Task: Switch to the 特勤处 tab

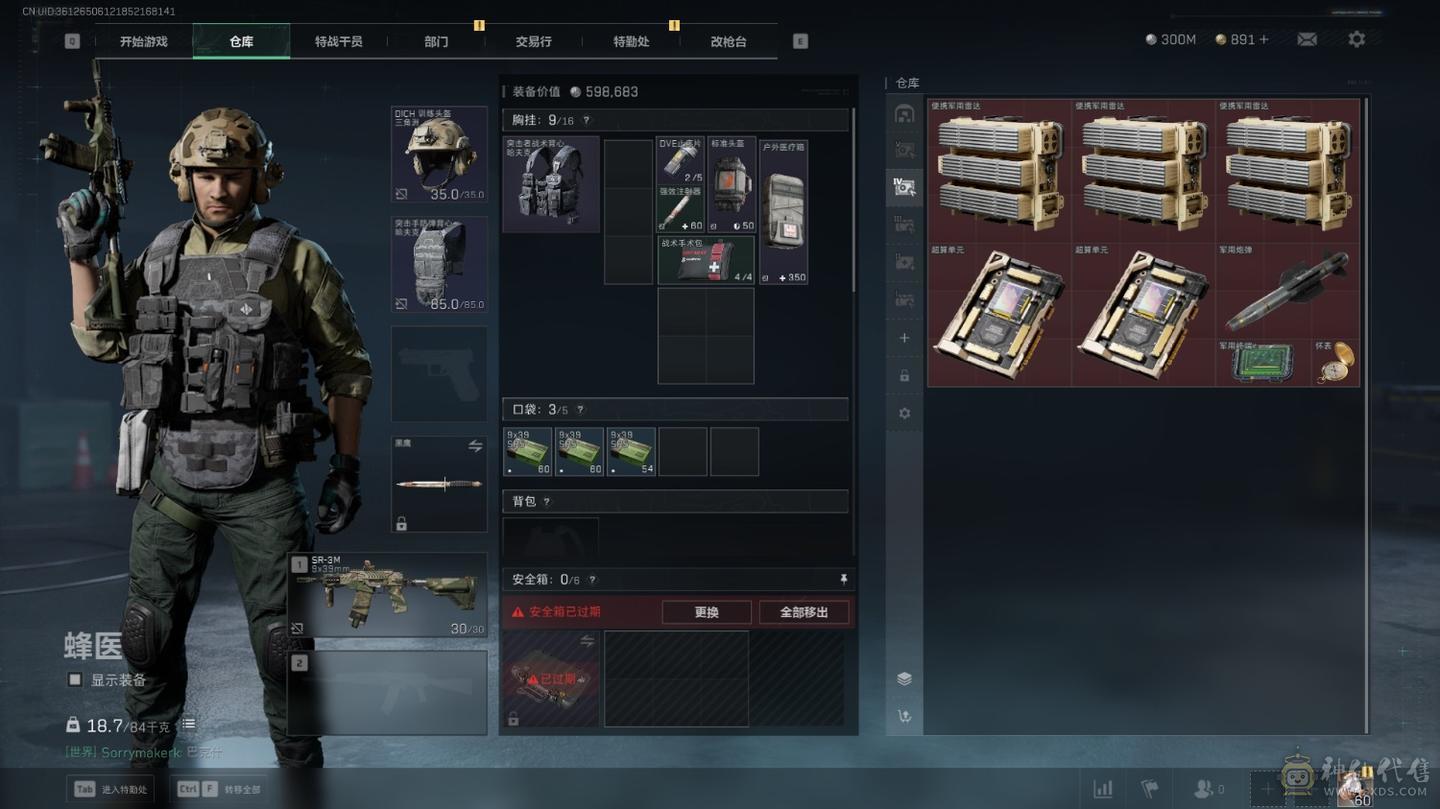Action: (x=631, y=41)
